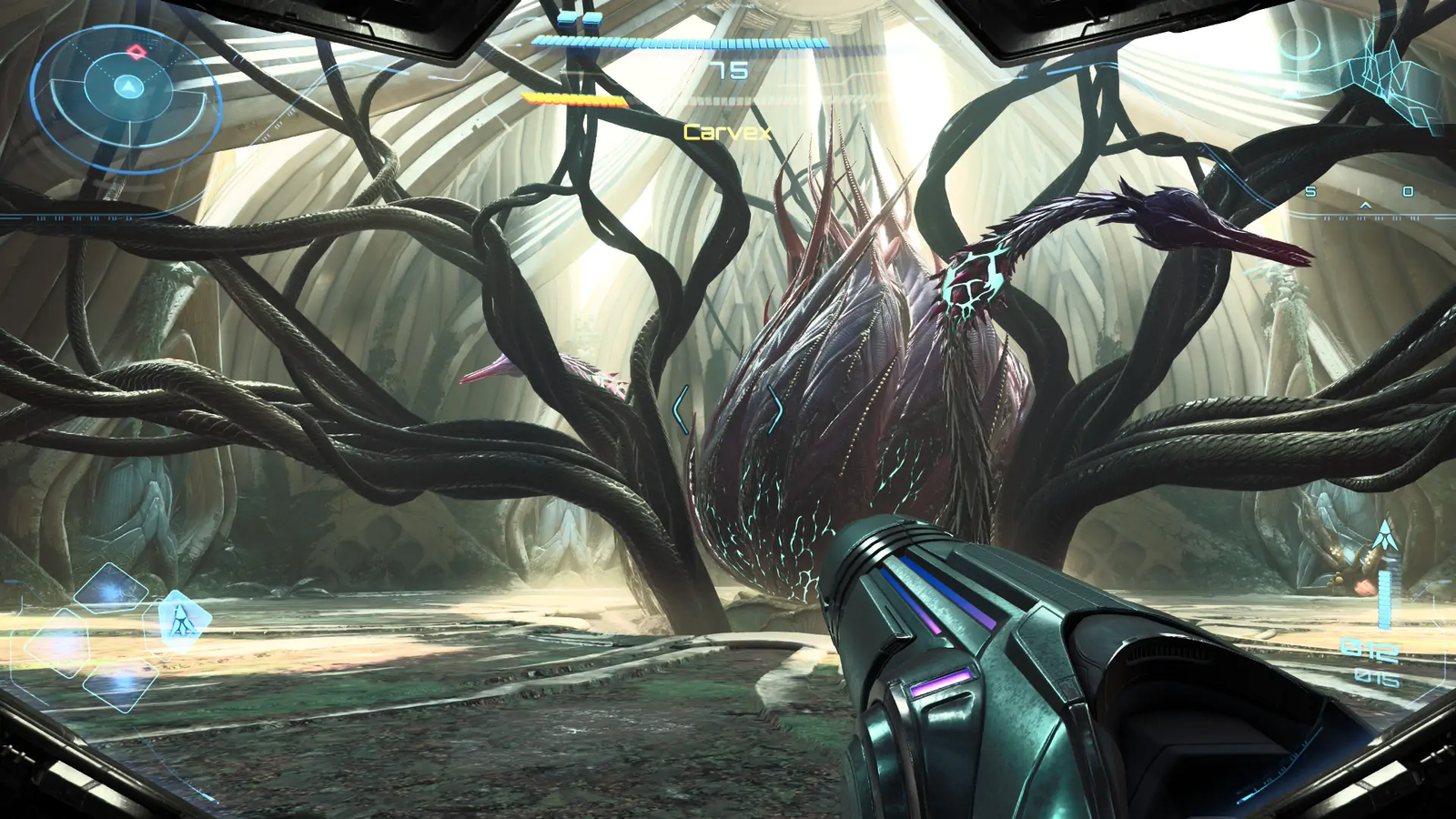Click the white arrow in the minimap center
This screenshot has height=819, width=1456.
tap(129, 88)
